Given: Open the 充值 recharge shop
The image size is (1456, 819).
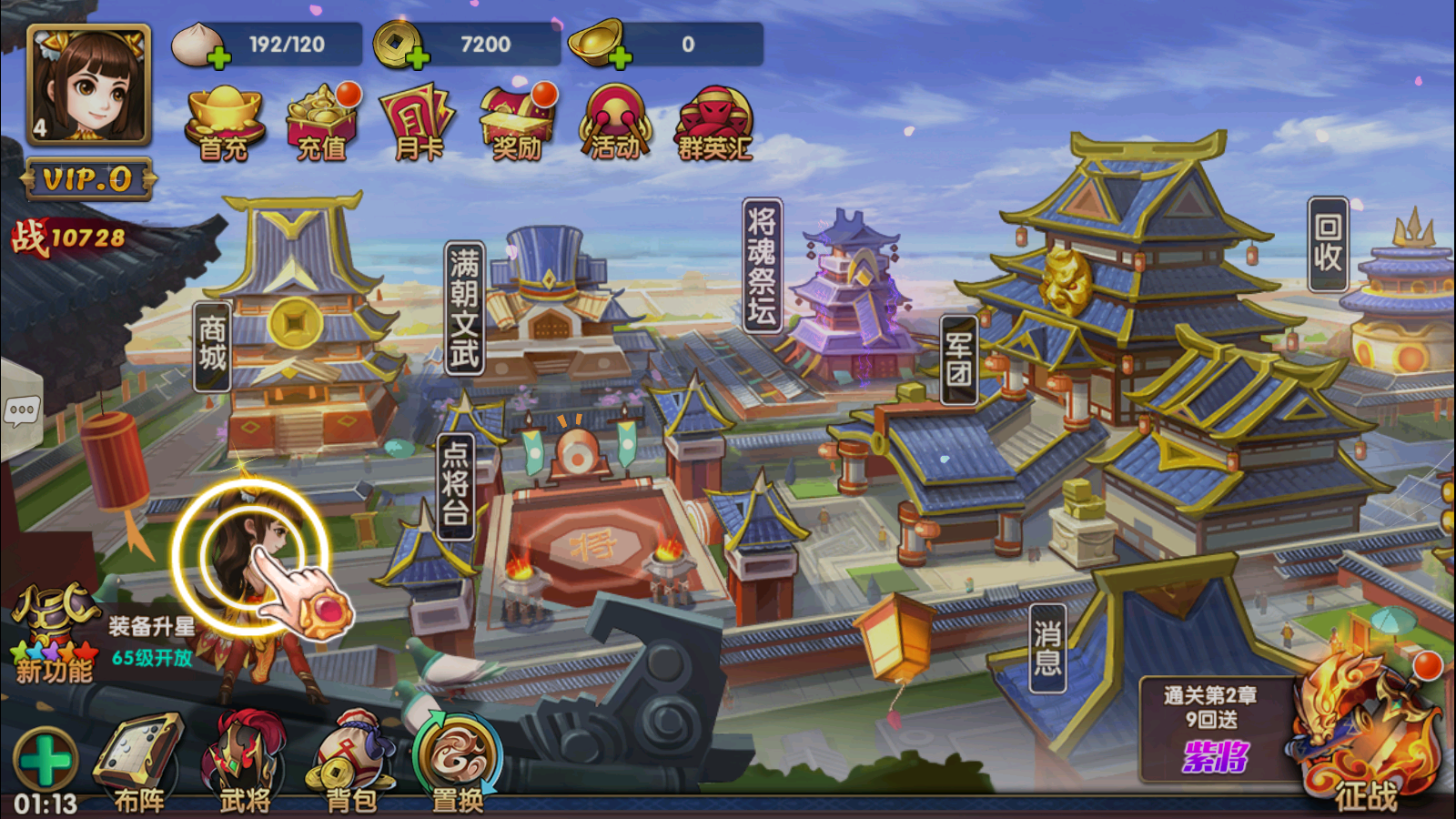Looking at the screenshot, I should click(x=321, y=124).
